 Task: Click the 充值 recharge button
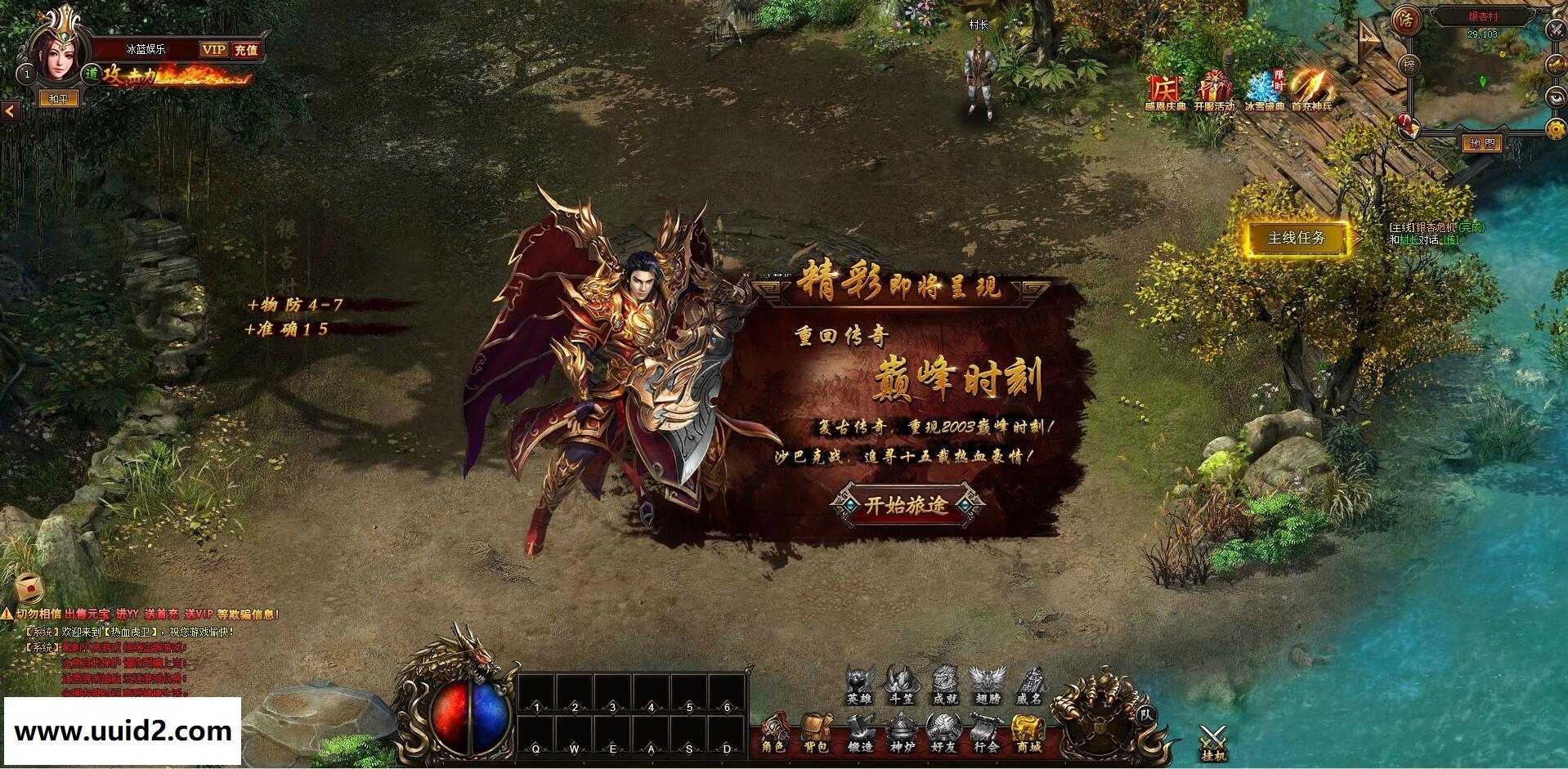point(245,50)
